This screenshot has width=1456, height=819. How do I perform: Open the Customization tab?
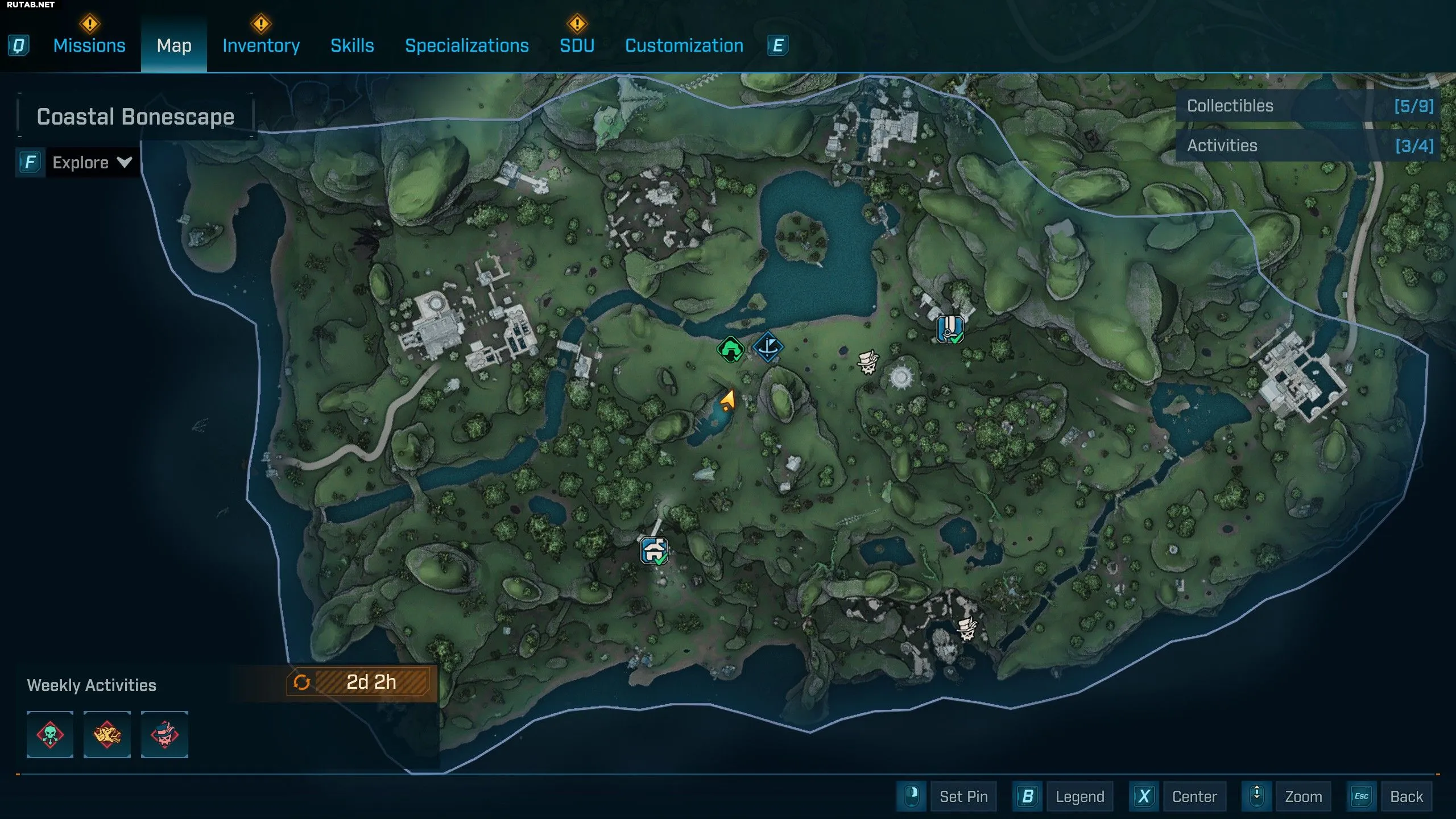(x=684, y=45)
